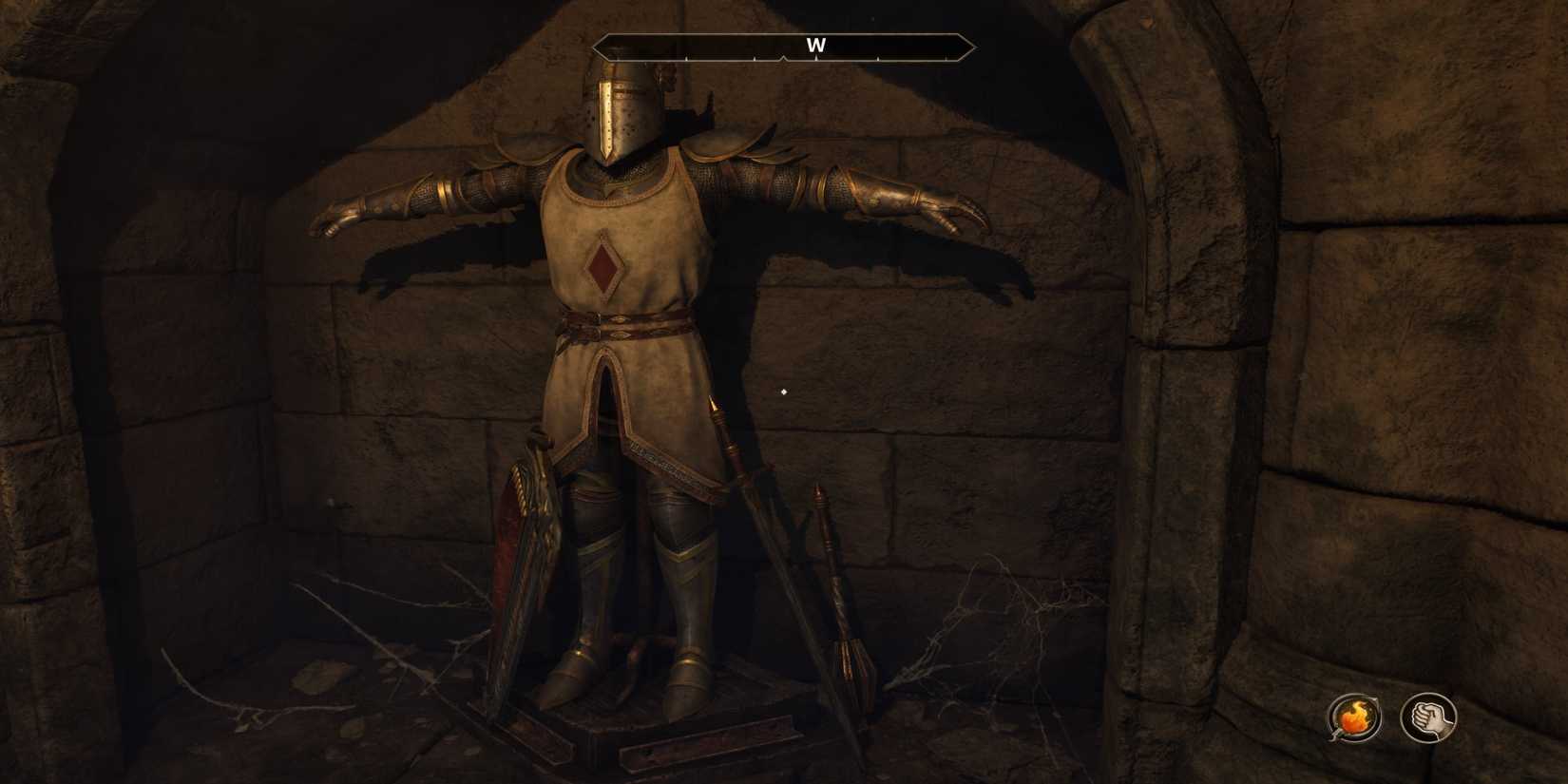Screen dimensions: 1568x784
Task: Toggle the fist combat stance icon
Action: tap(1429, 718)
